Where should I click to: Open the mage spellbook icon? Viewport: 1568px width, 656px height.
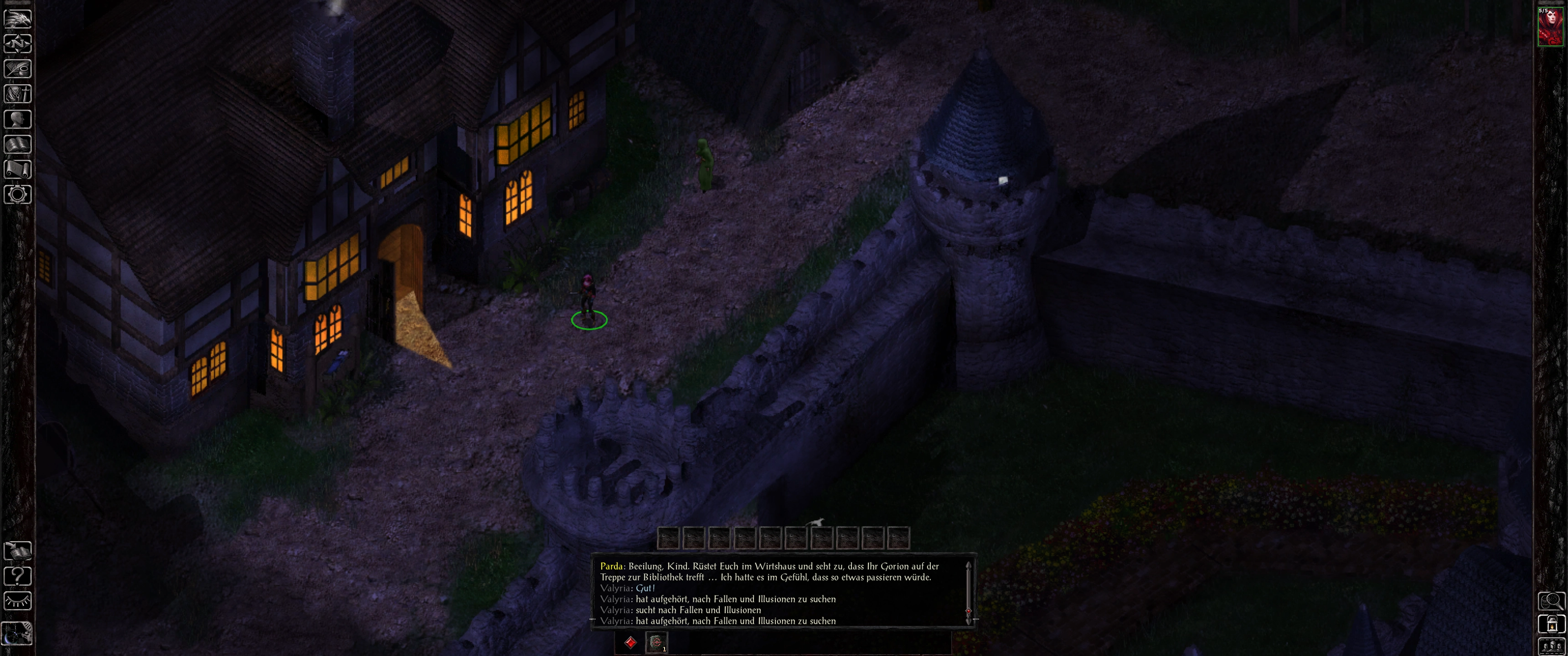18,144
